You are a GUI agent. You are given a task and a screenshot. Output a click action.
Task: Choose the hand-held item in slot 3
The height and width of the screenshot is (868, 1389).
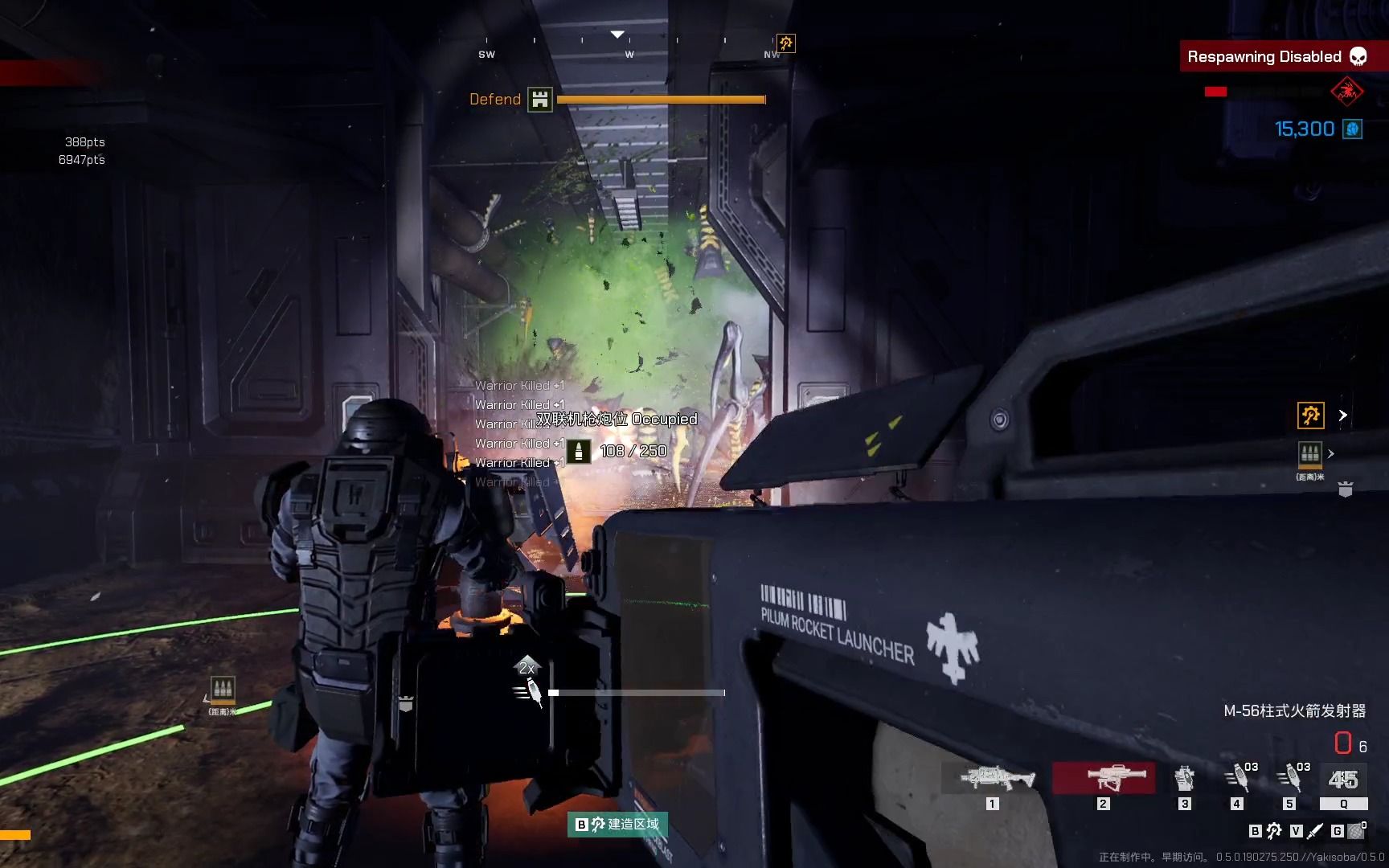[1184, 778]
